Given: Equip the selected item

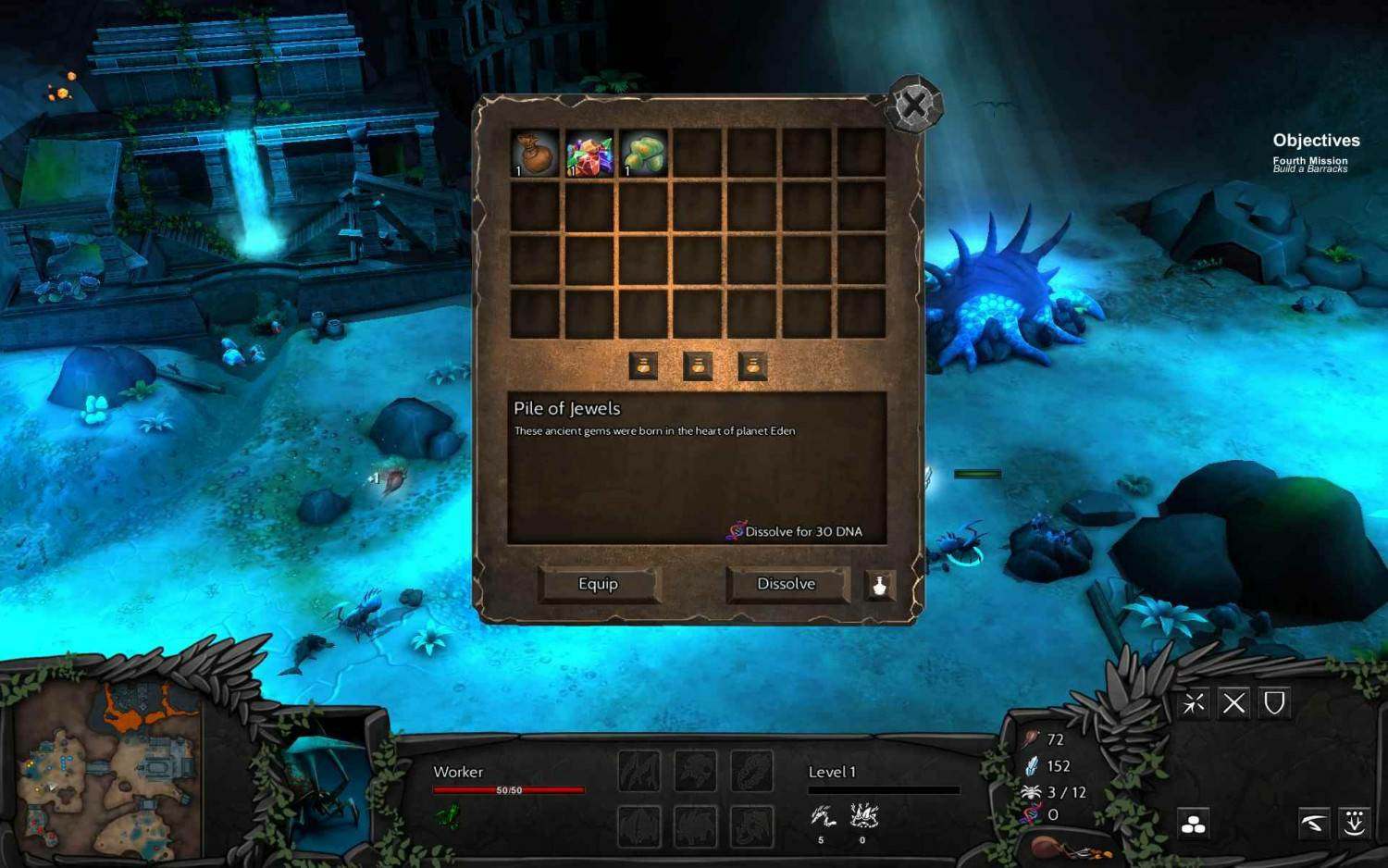Looking at the screenshot, I should click(598, 584).
